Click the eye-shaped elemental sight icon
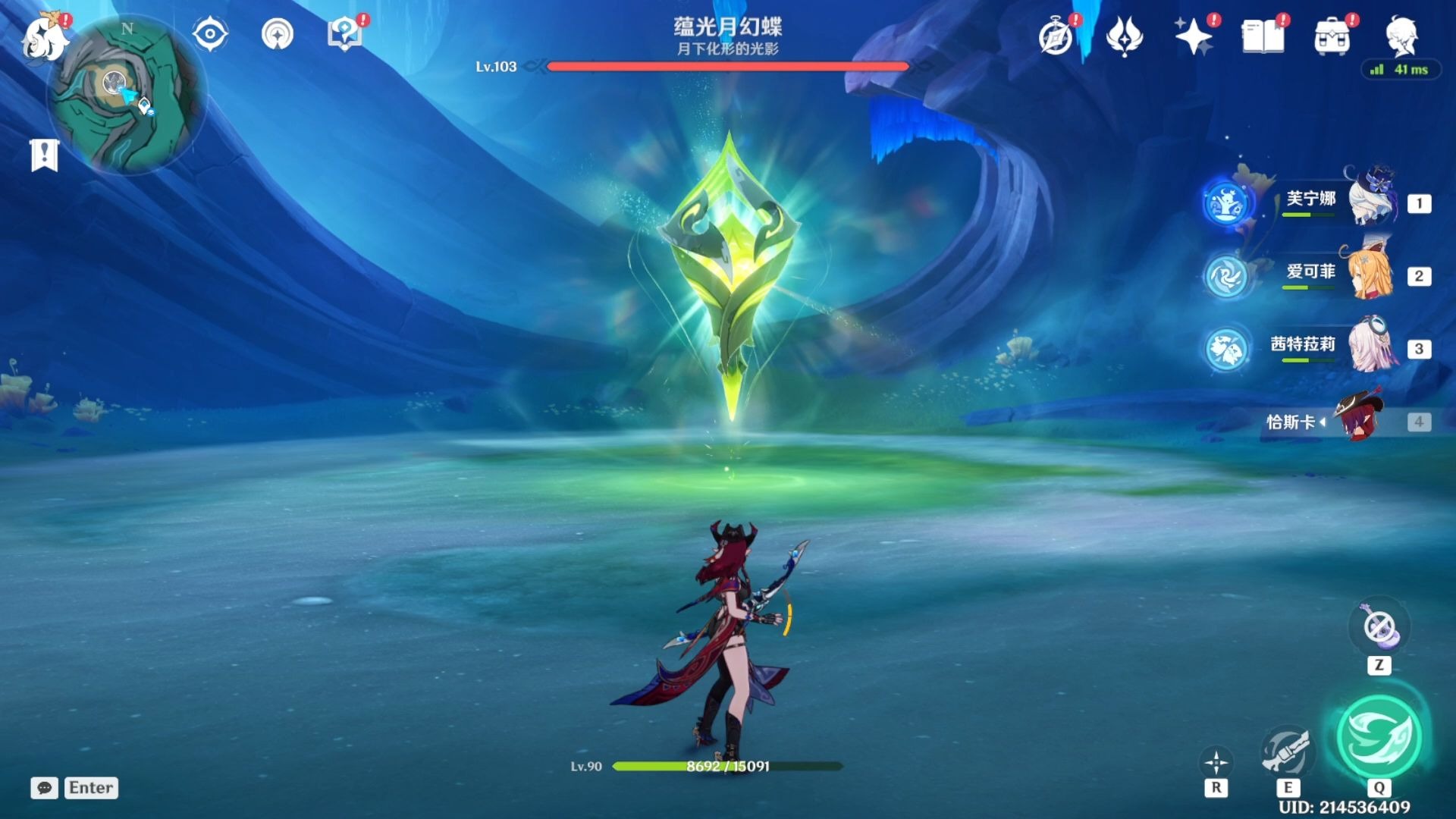 209,35
